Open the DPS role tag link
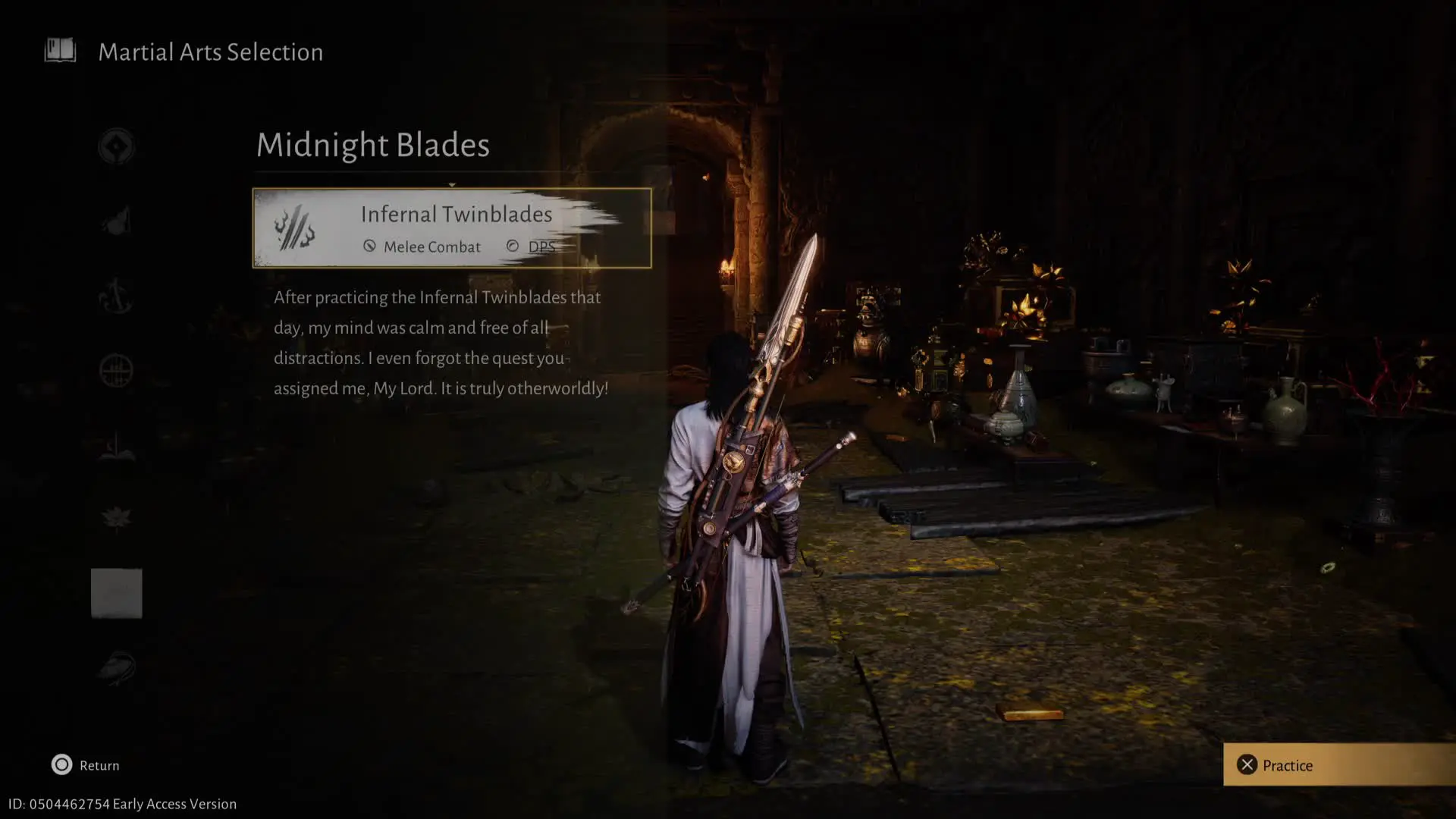Image resolution: width=1456 pixels, height=819 pixels. pos(541,246)
